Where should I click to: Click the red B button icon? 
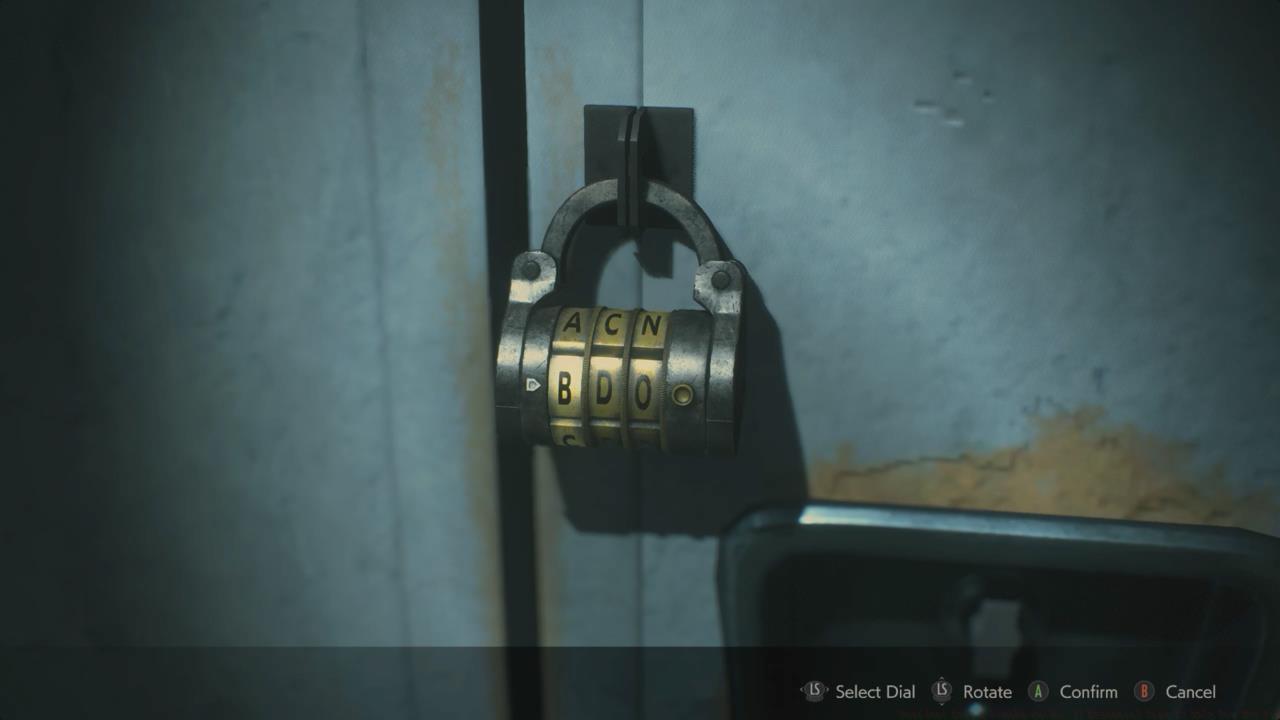[x=1144, y=691]
